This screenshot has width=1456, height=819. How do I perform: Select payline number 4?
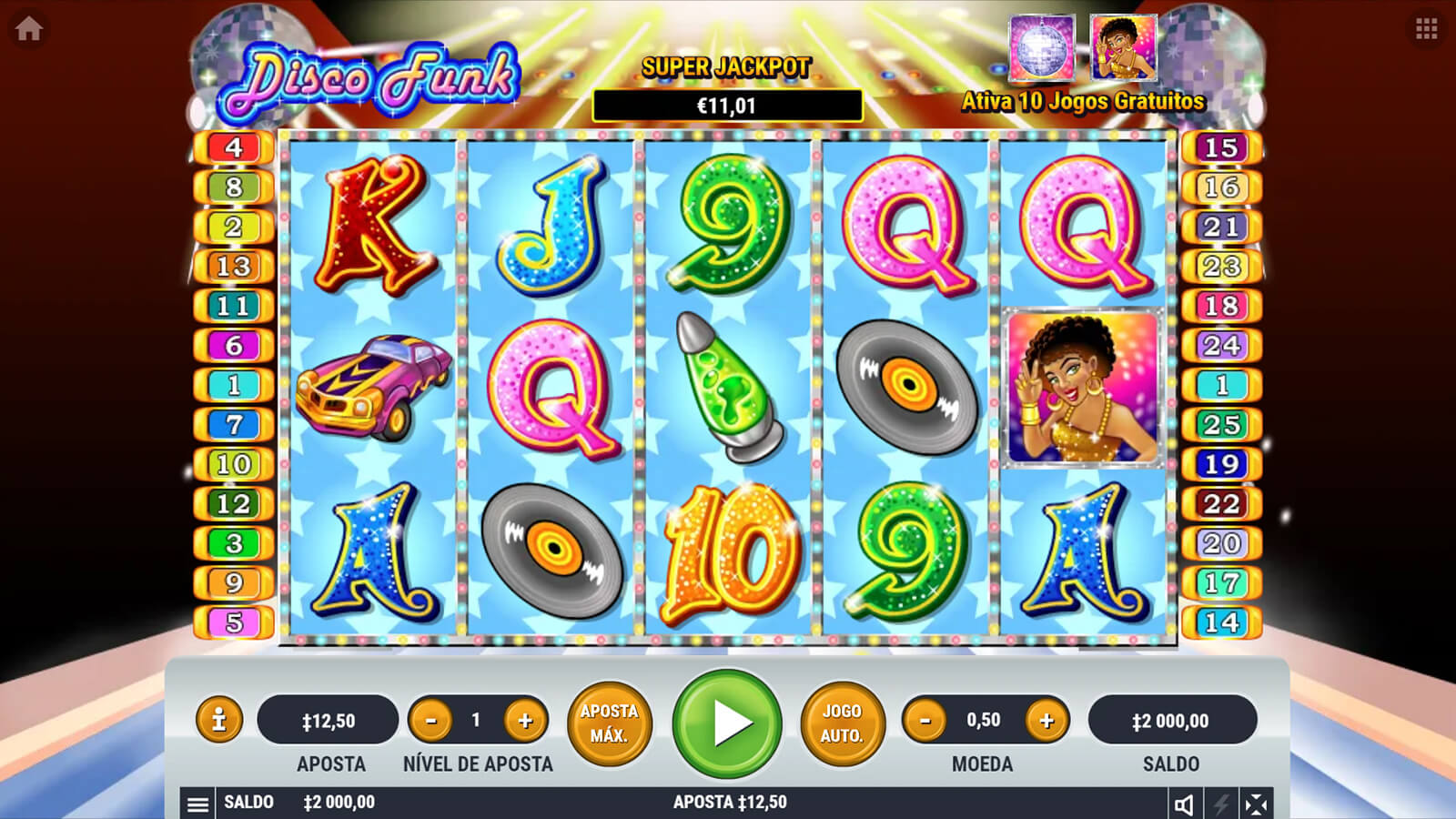[x=234, y=147]
